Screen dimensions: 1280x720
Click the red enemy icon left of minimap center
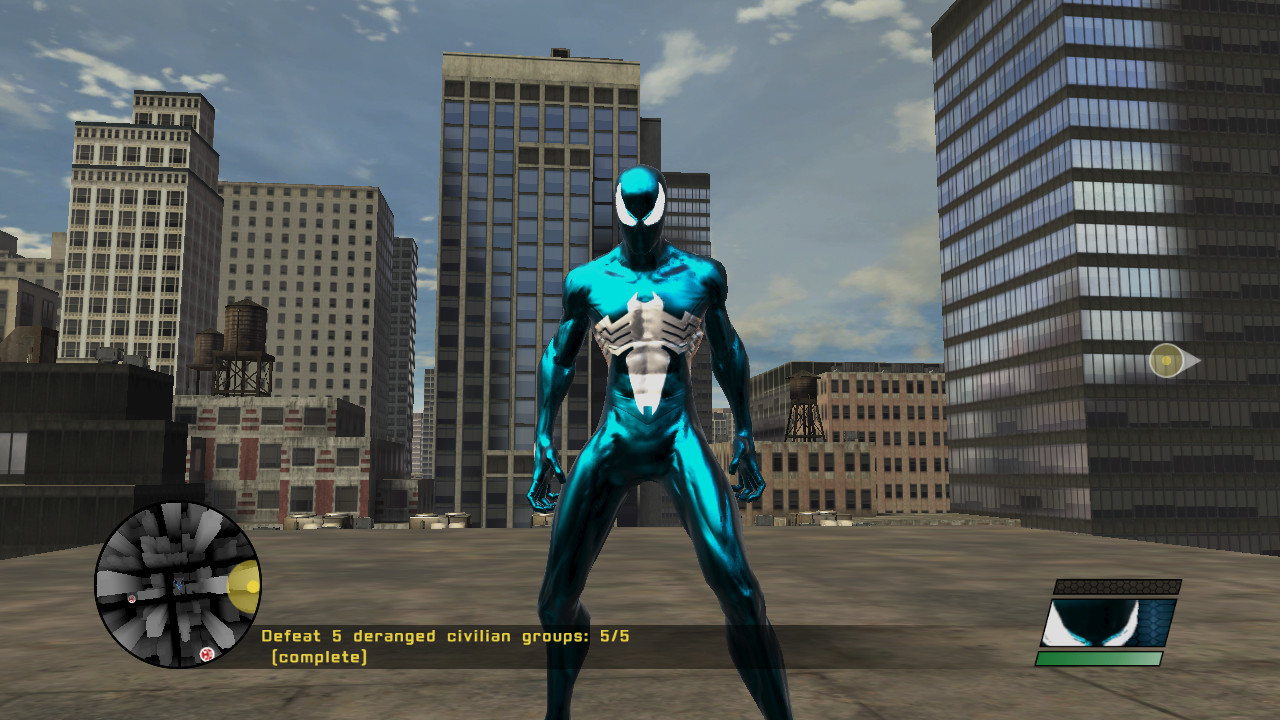tap(131, 599)
